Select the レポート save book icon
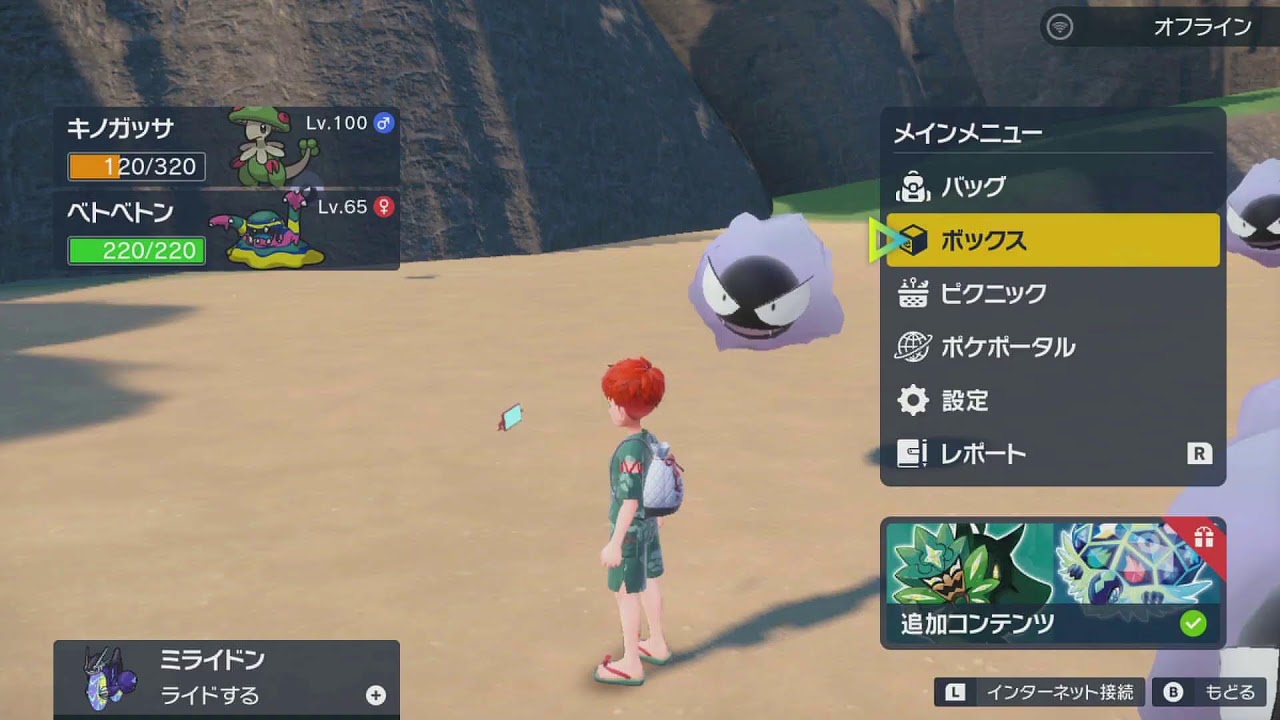Image resolution: width=1280 pixels, height=720 pixels. 911,453
